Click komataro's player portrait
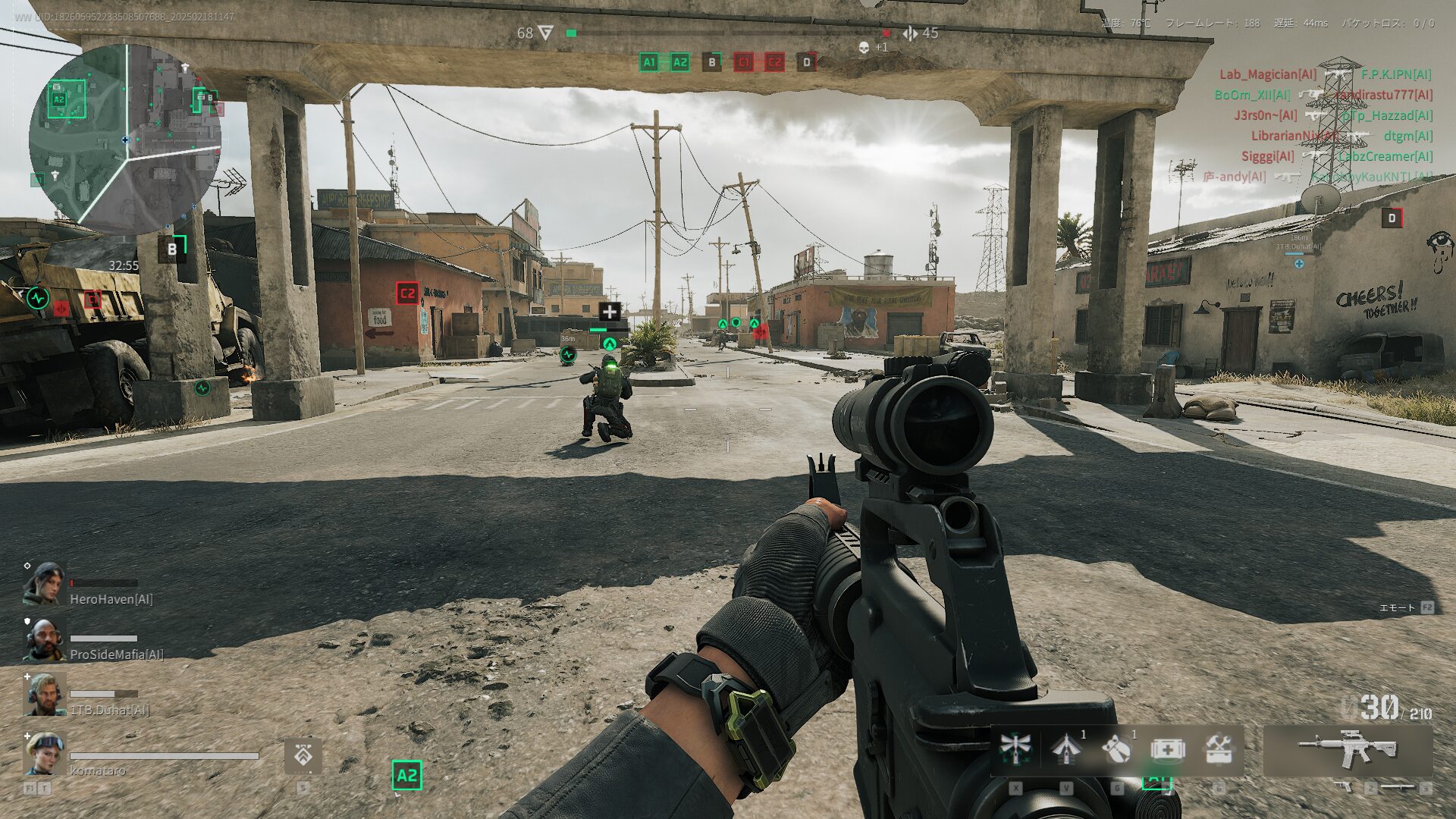Image resolution: width=1456 pixels, height=819 pixels. pos(43,752)
